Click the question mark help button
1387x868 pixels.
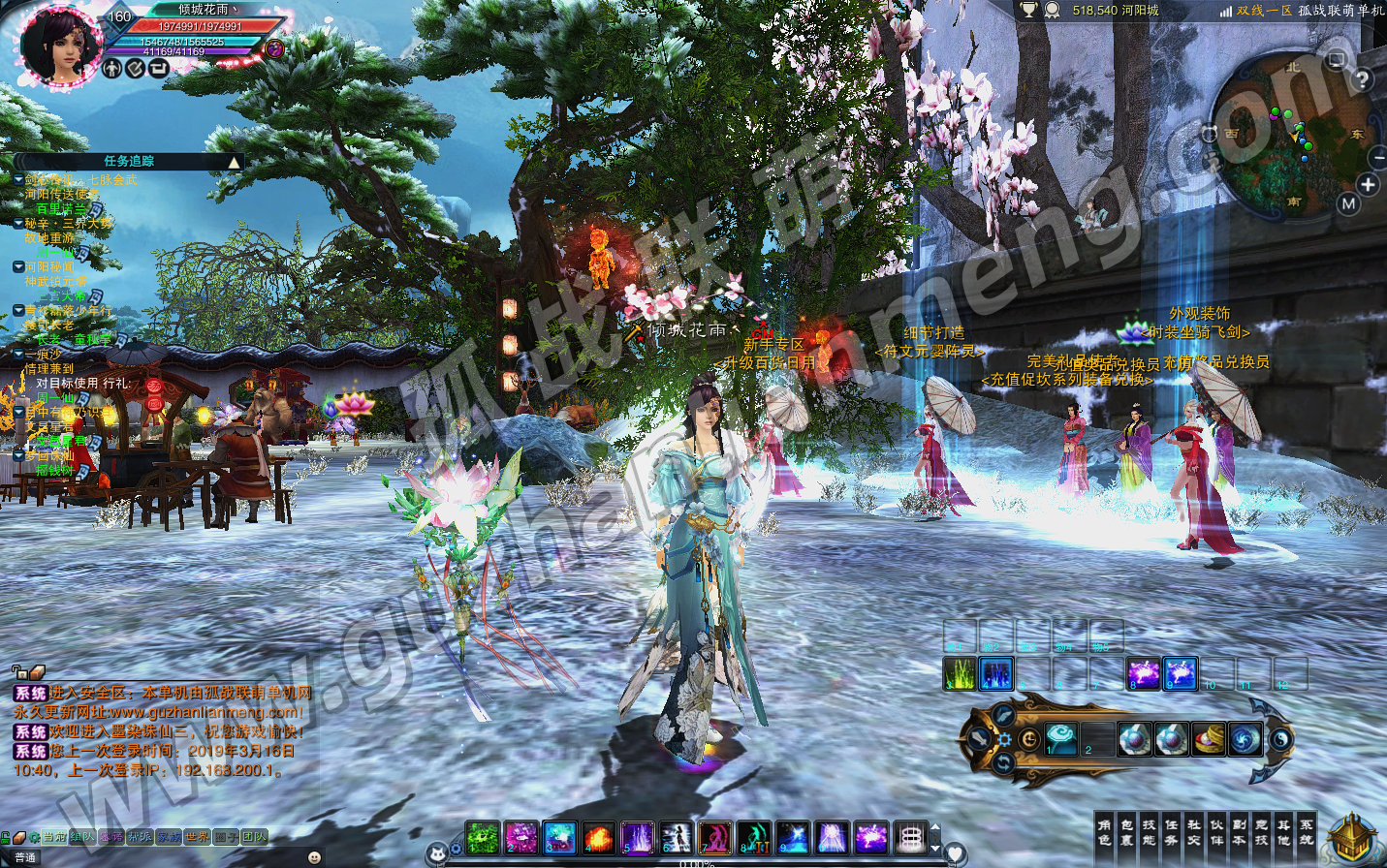pyautogui.click(x=1362, y=79)
